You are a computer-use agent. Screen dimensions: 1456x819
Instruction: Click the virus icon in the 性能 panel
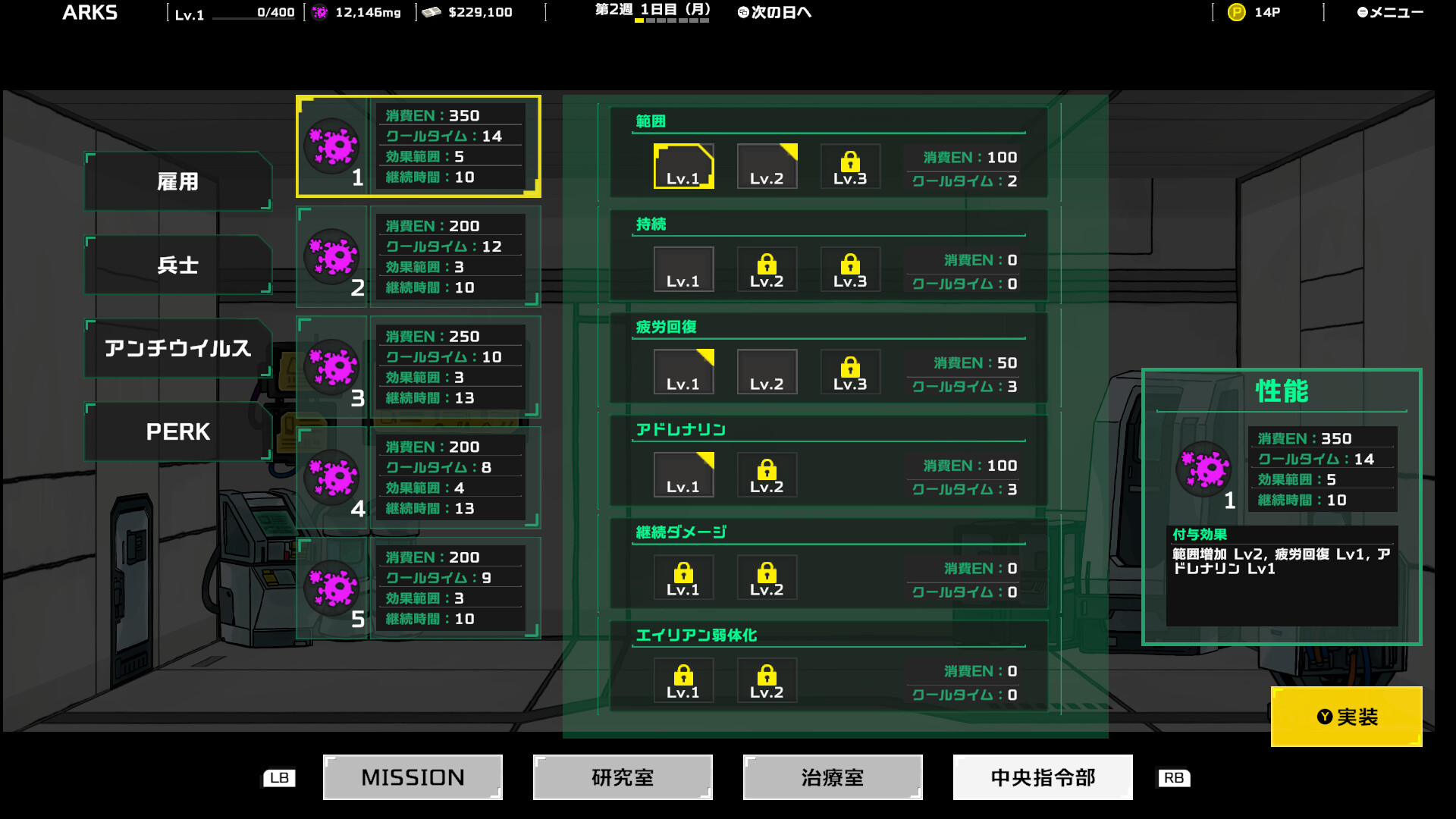(x=1203, y=470)
